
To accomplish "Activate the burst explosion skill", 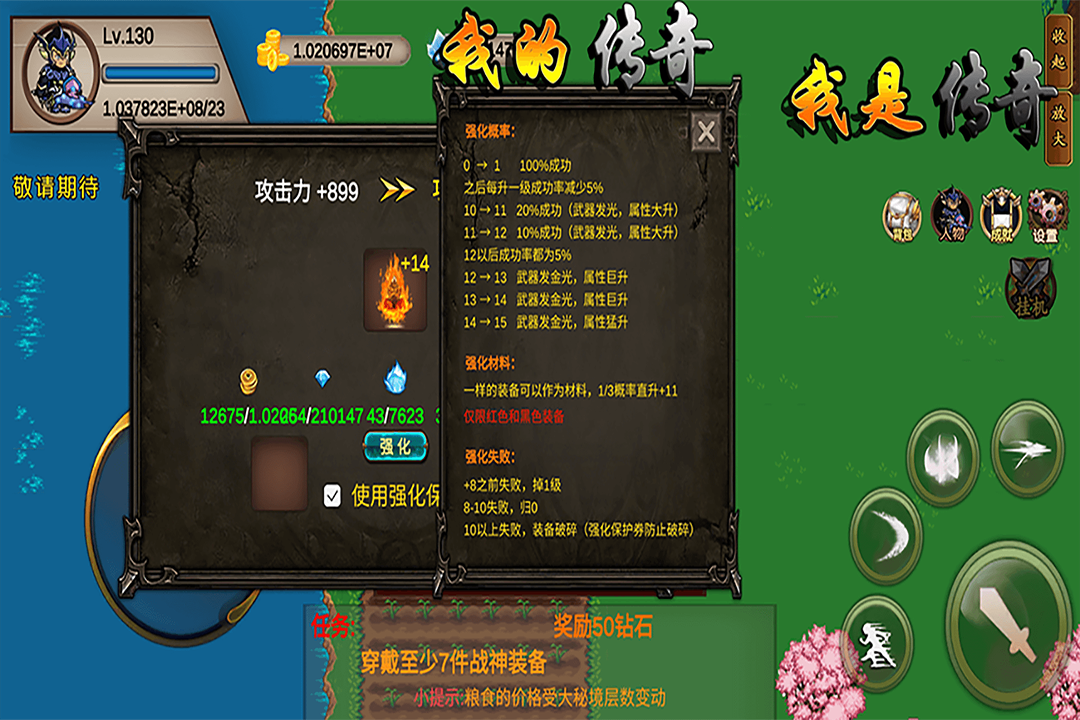I will pyautogui.click(x=942, y=458).
